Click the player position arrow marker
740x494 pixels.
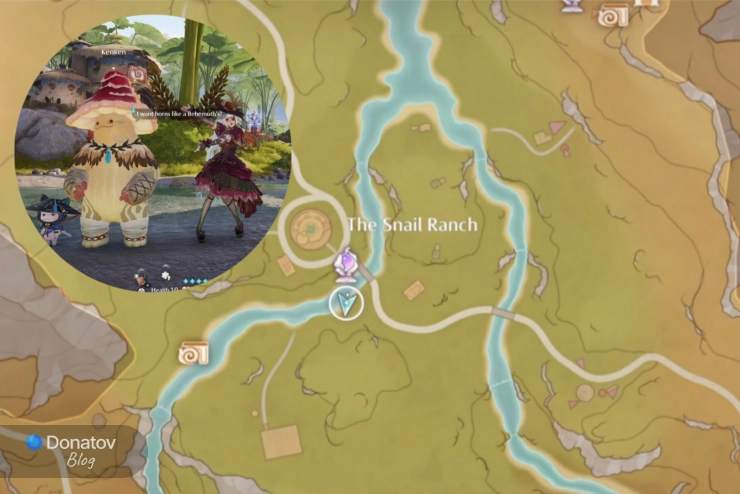click(x=346, y=303)
